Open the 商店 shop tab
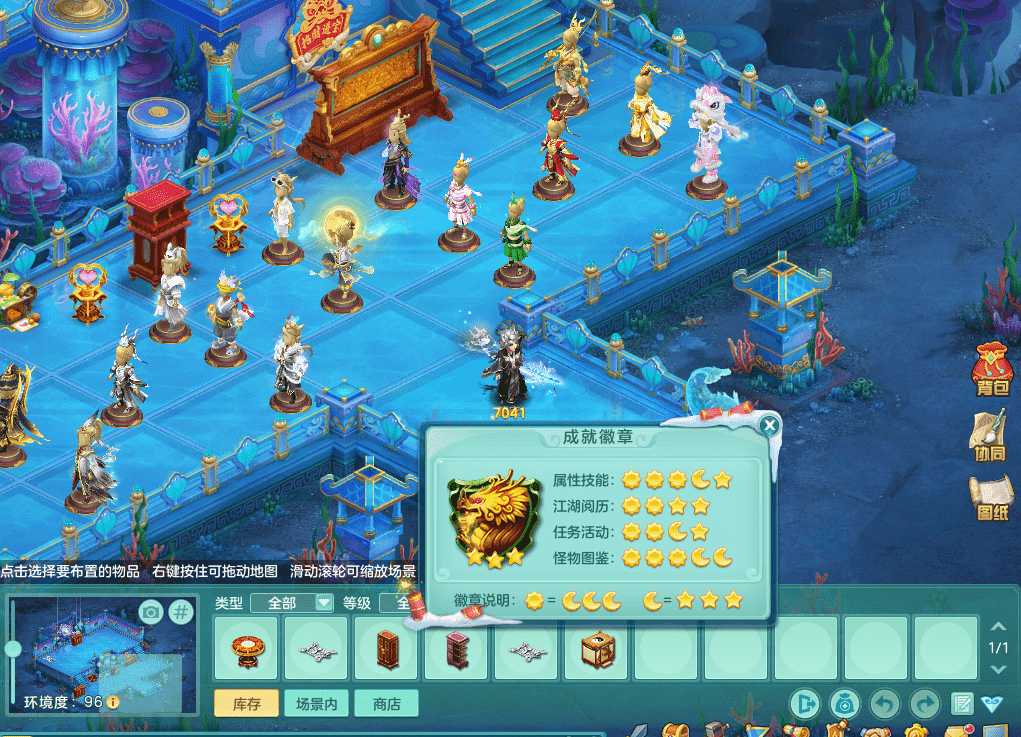1021x737 pixels. pos(386,704)
